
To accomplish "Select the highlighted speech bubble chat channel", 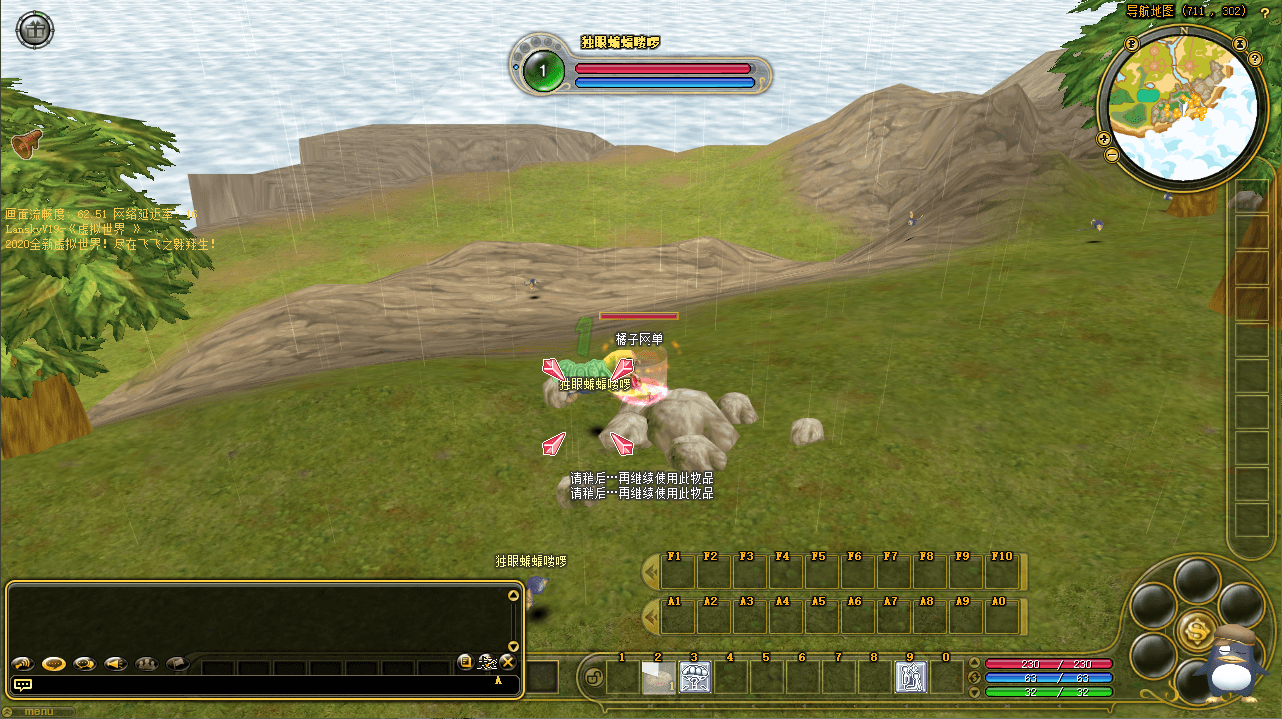I will [53, 663].
